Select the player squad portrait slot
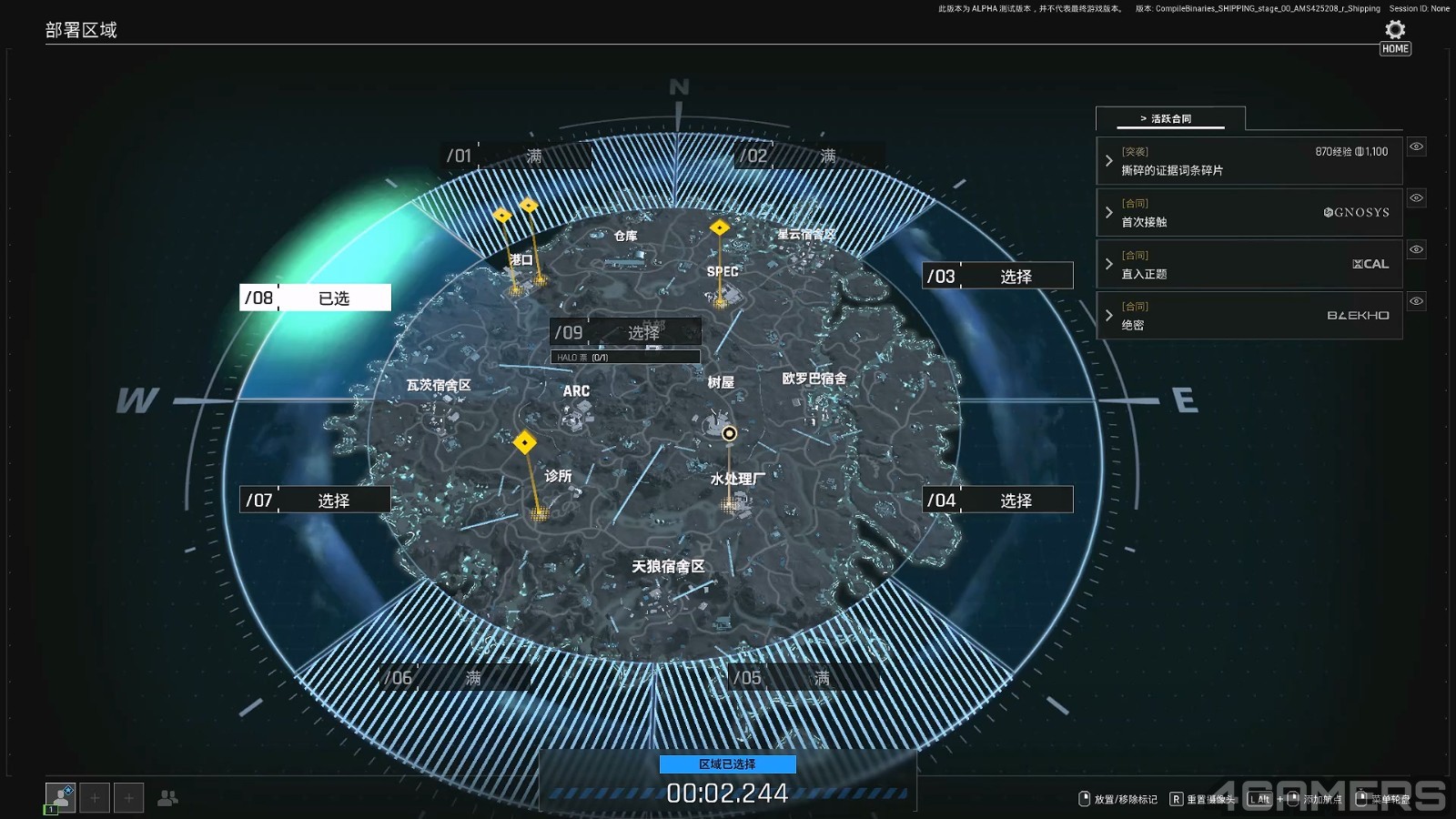1456x819 pixels. pos(60,798)
